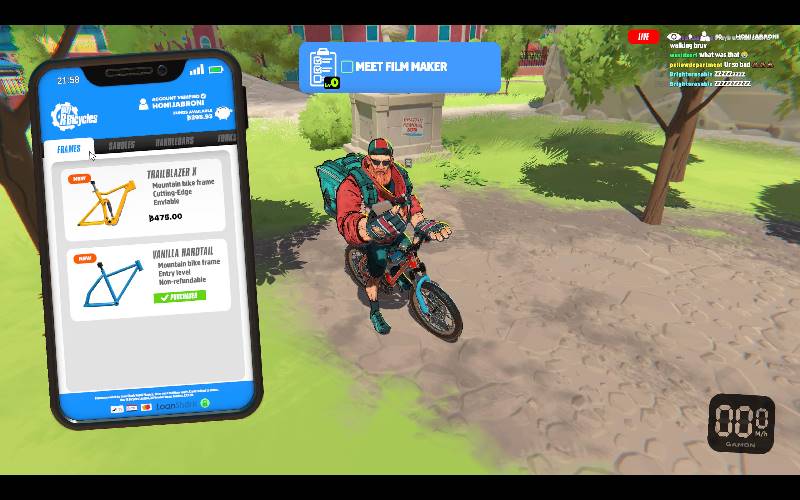Select the Meet Film Maker objective

(400, 67)
